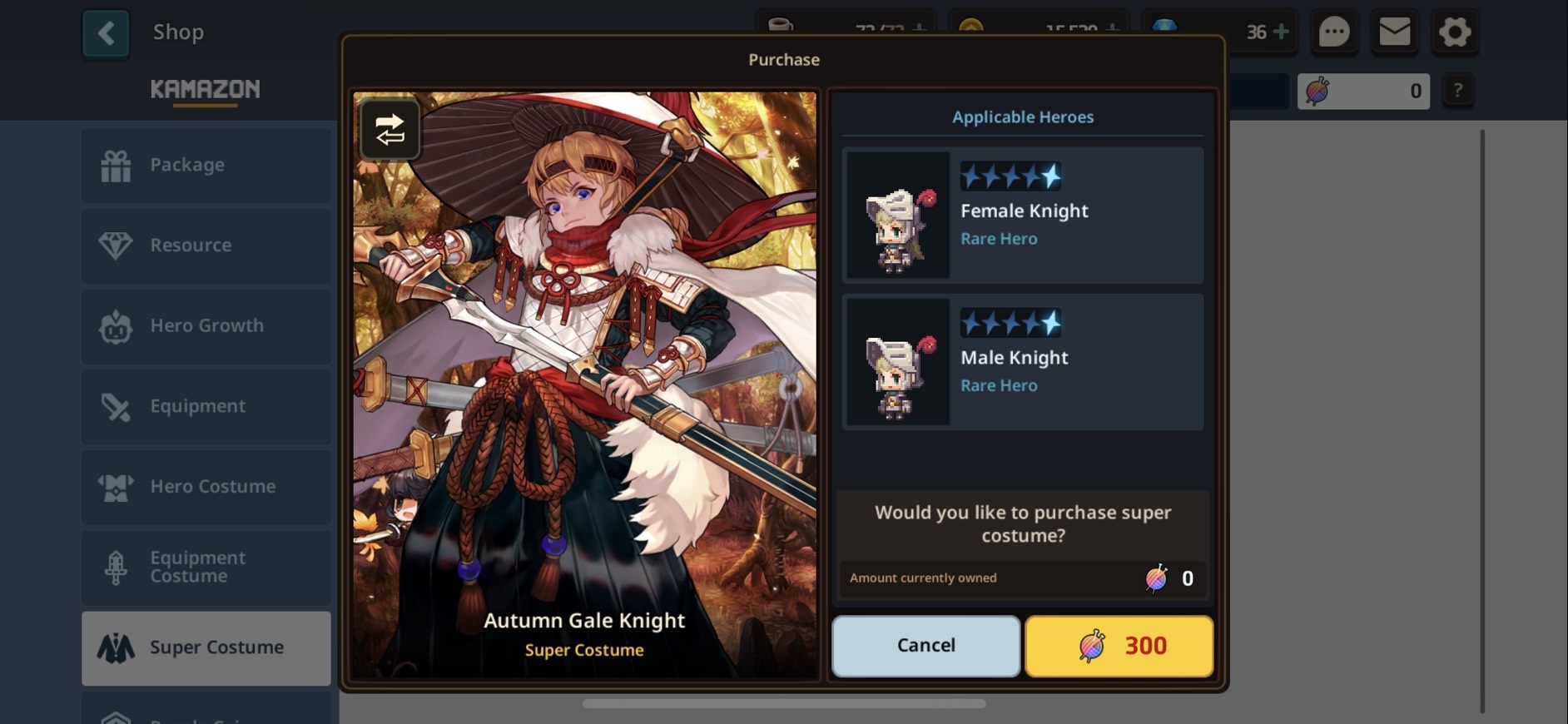
Task: Switch to Hero Growth category
Action: (x=206, y=326)
